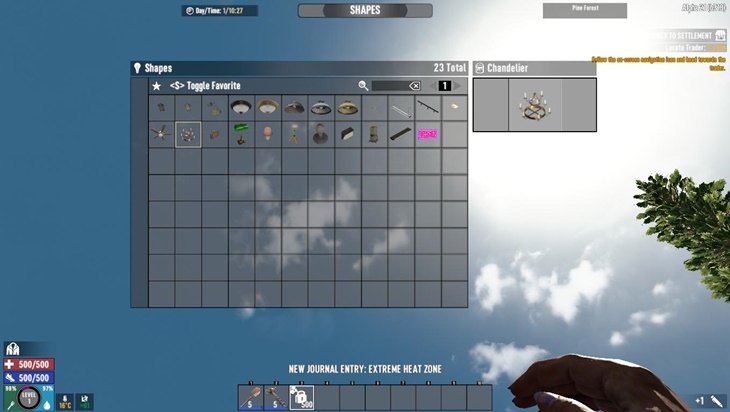Go to the previous shapes page

431,86
